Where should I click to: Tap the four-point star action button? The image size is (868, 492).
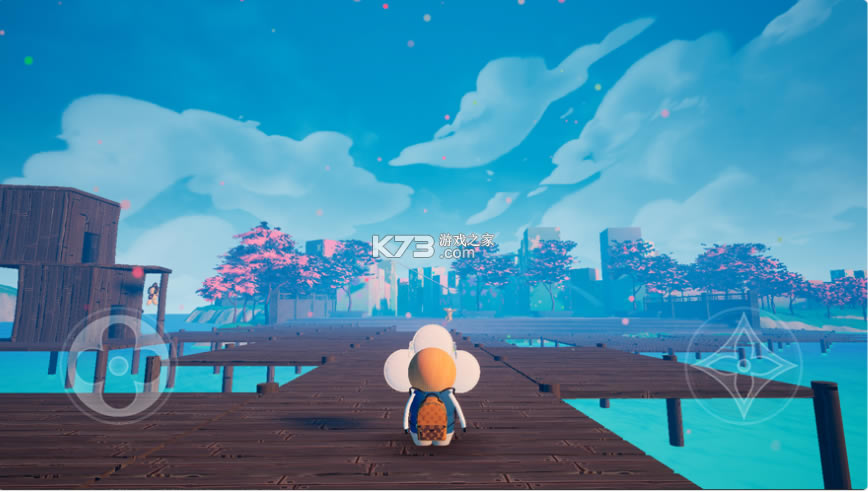[742, 365]
